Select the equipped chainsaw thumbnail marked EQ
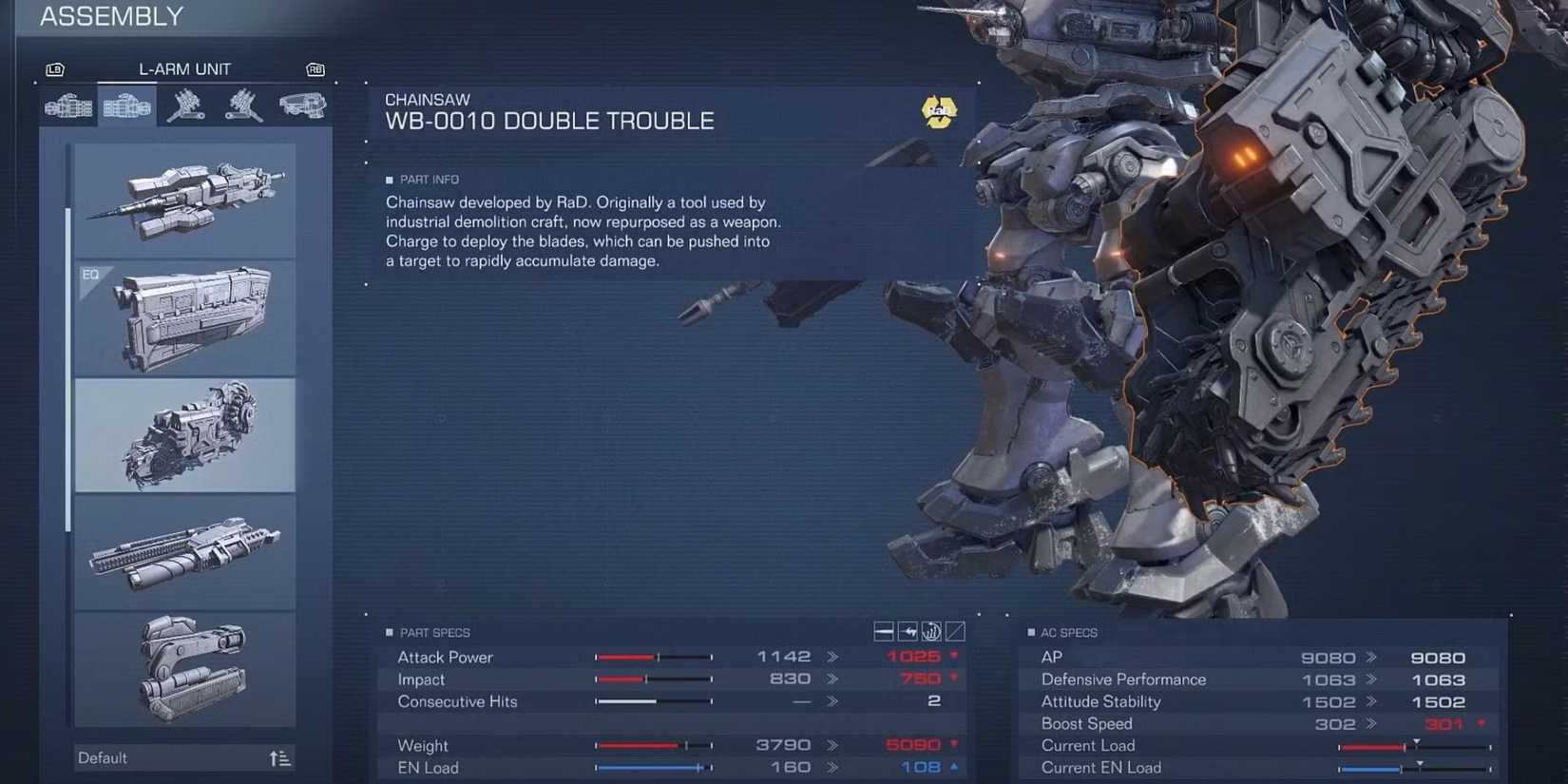The width and height of the screenshot is (1568, 784). click(184, 316)
